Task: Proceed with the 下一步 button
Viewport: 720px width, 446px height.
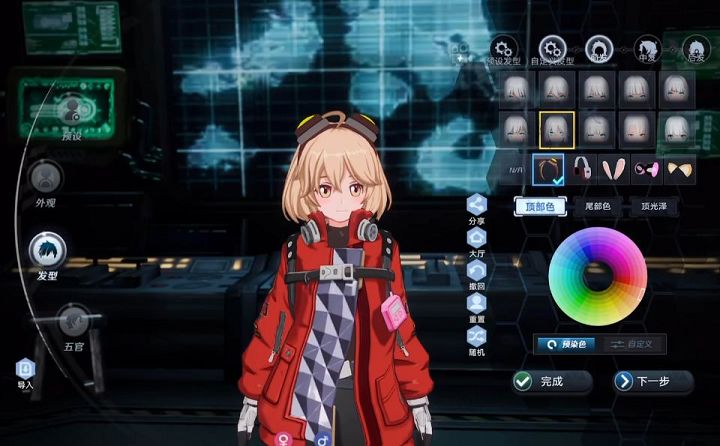Action: pyautogui.click(x=653, y=381)
